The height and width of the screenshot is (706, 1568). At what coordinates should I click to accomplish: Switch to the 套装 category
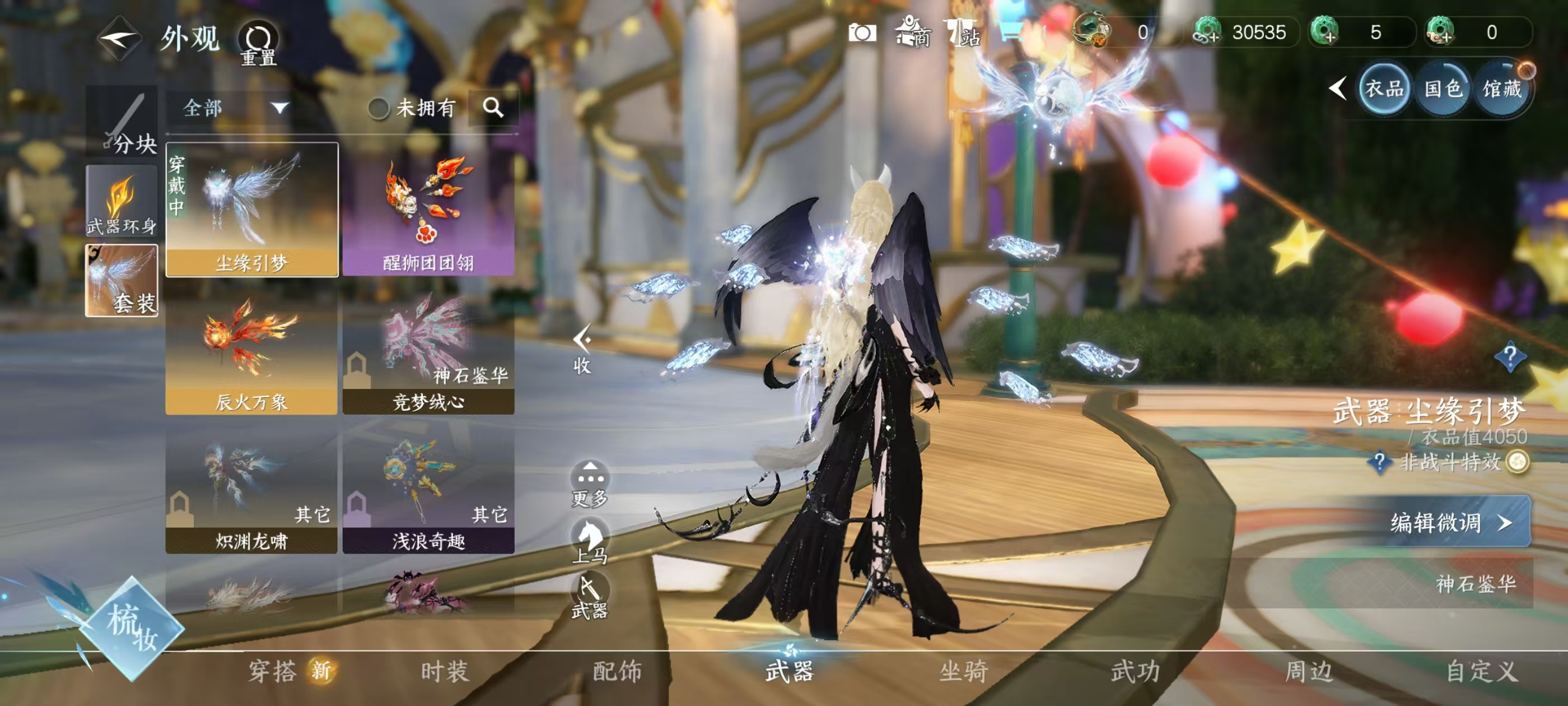[x=122, y=280]
